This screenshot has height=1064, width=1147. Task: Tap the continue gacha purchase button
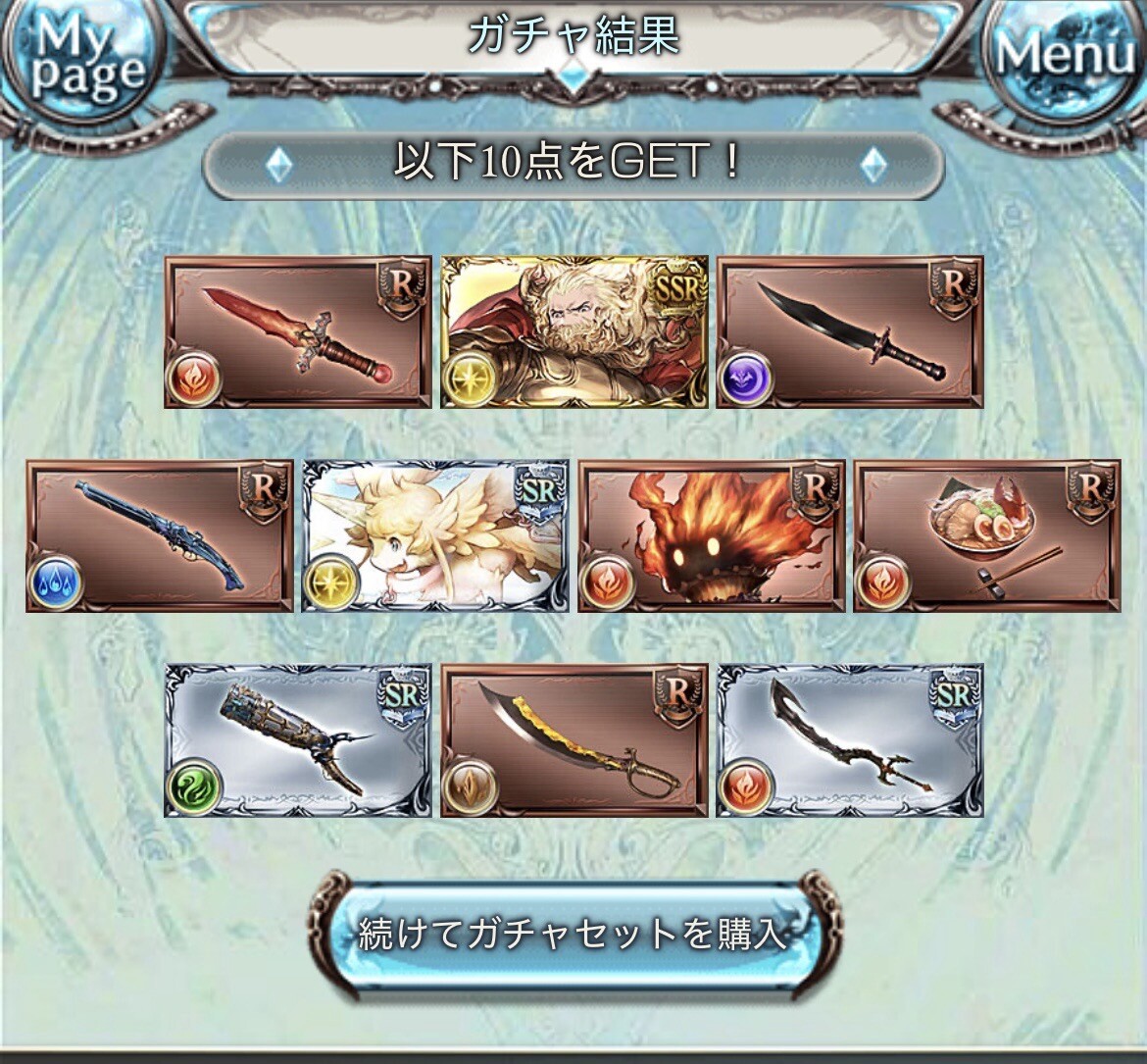pyautogui.click(x=573, y=933)
